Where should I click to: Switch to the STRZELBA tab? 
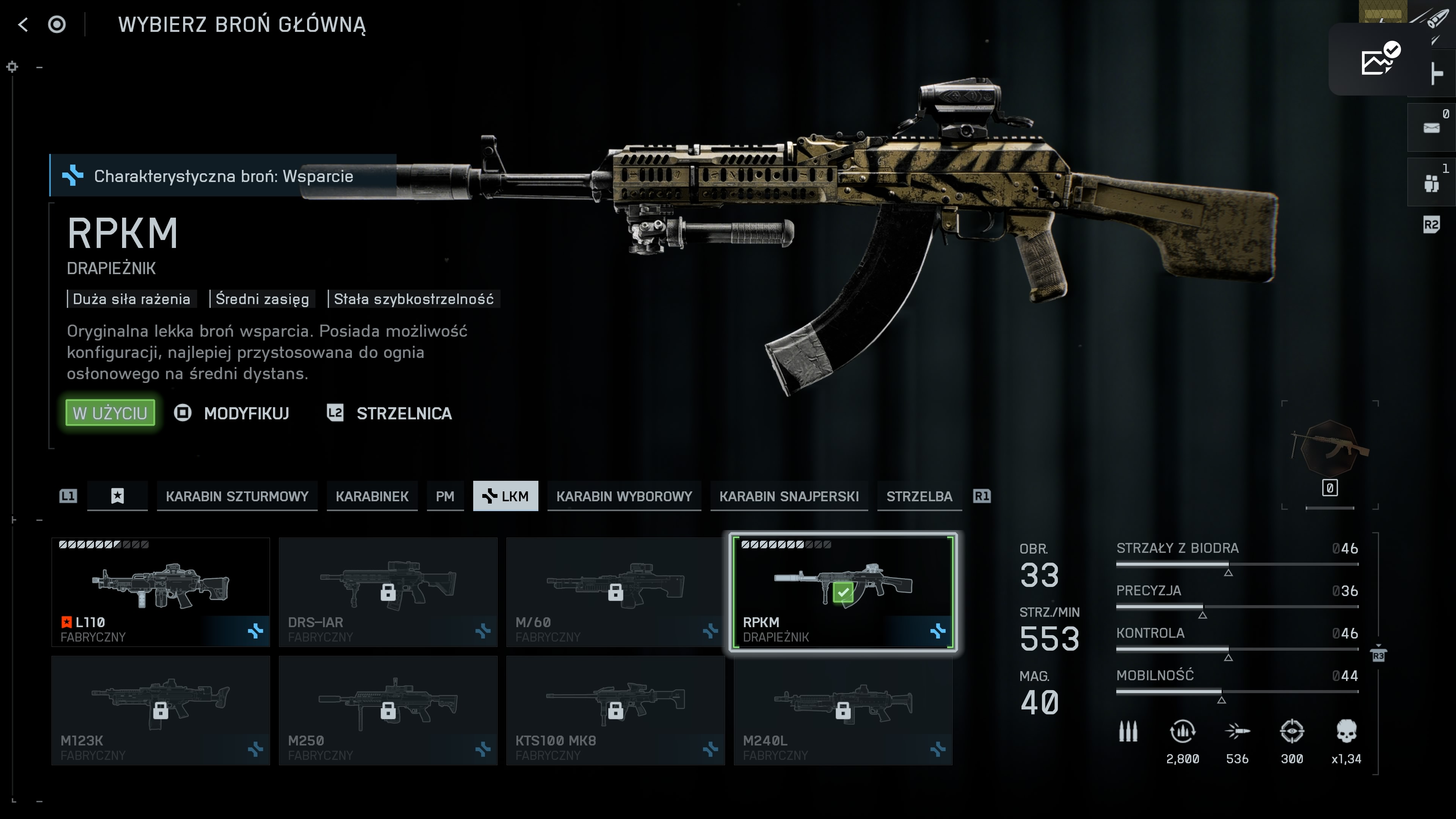point(919,496)
